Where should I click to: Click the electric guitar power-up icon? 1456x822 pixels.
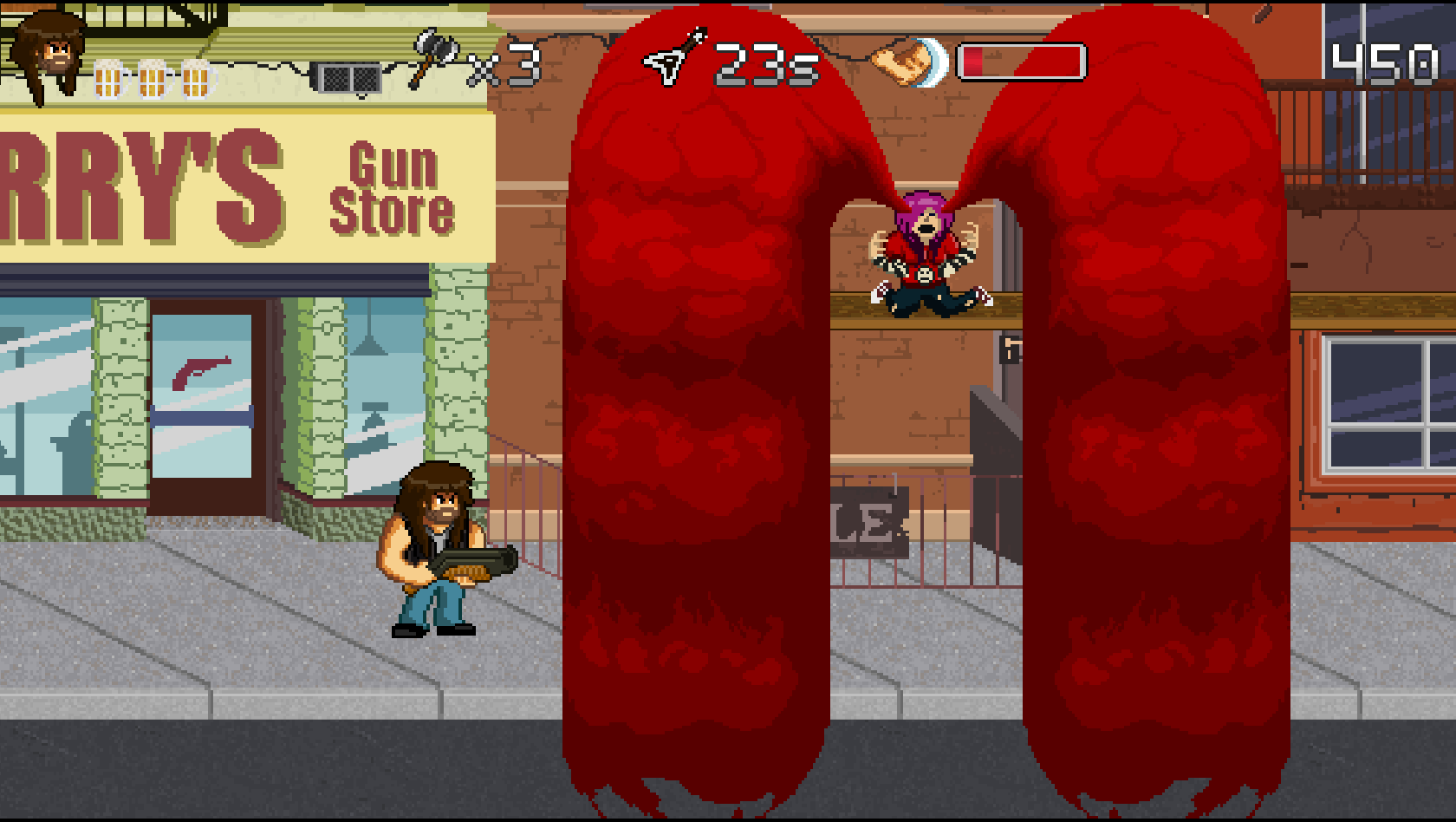(674, 58)
